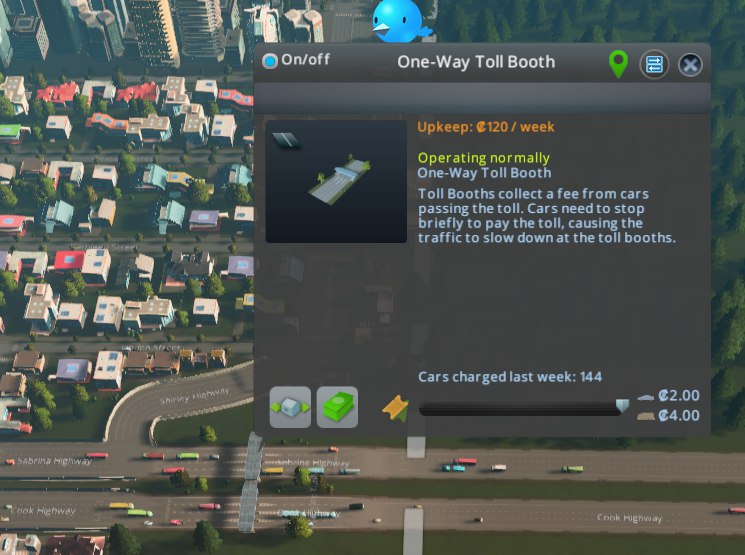Image resolution: width=745 pixels, height=555 pixels.
Task: Toggle the toll booth On/off switch
Action: click(x=270, y=61)
